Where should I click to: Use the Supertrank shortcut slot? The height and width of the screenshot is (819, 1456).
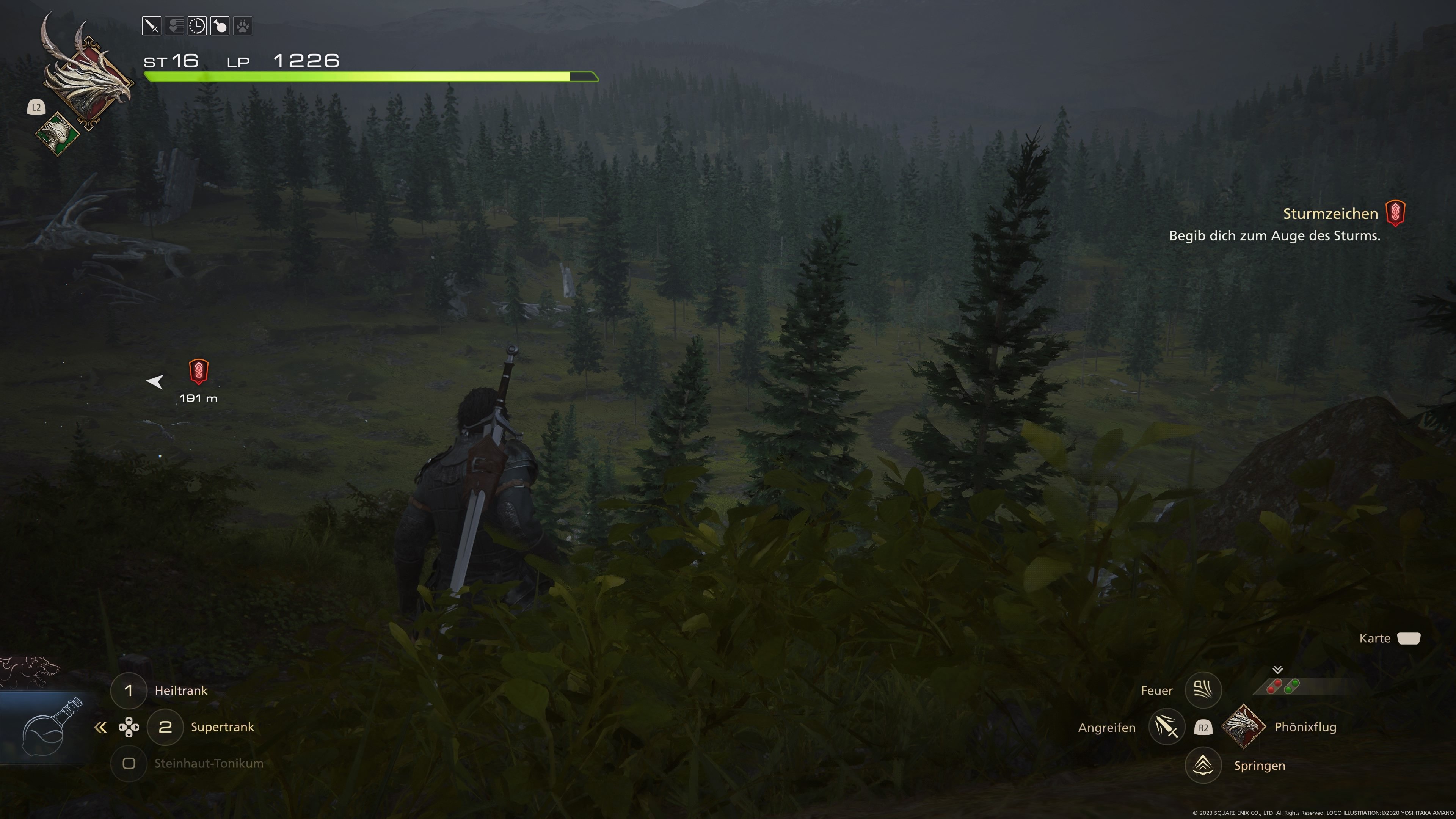[165, 727]
